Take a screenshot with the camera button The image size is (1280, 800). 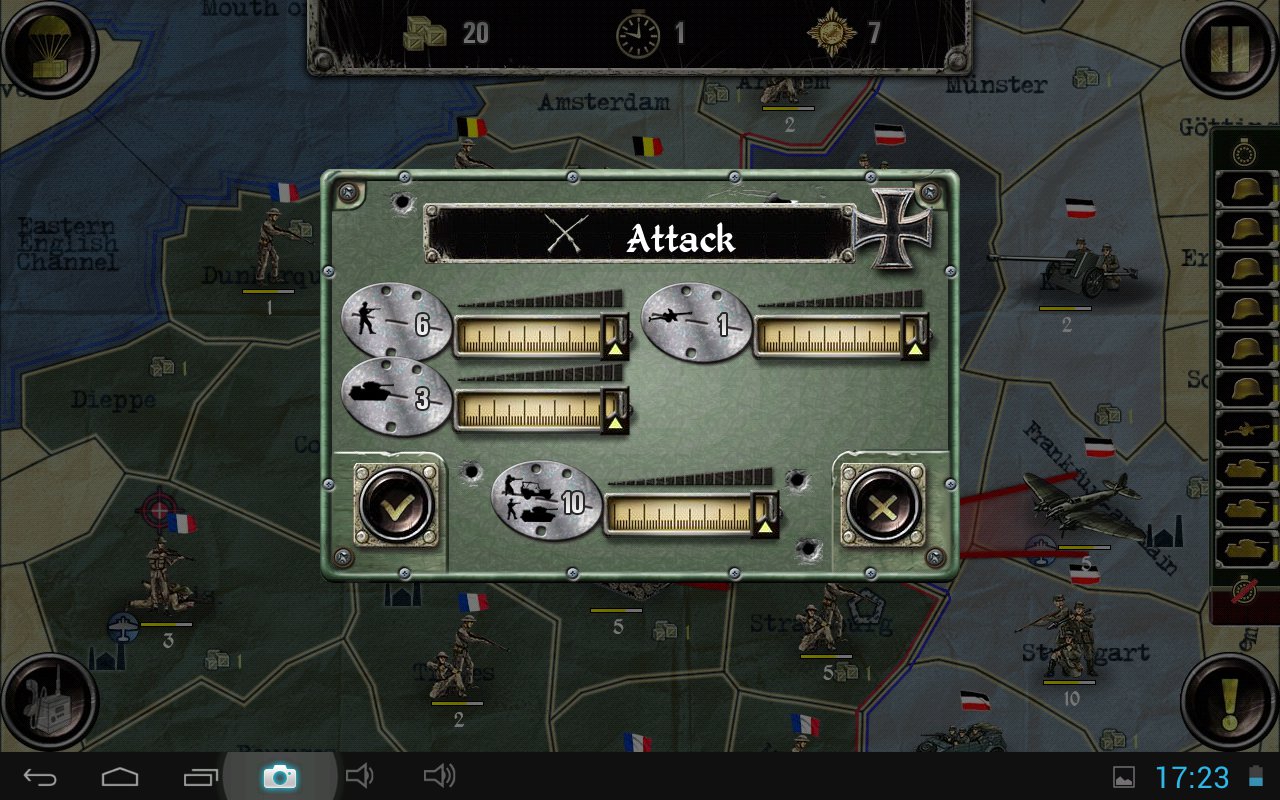279,777
